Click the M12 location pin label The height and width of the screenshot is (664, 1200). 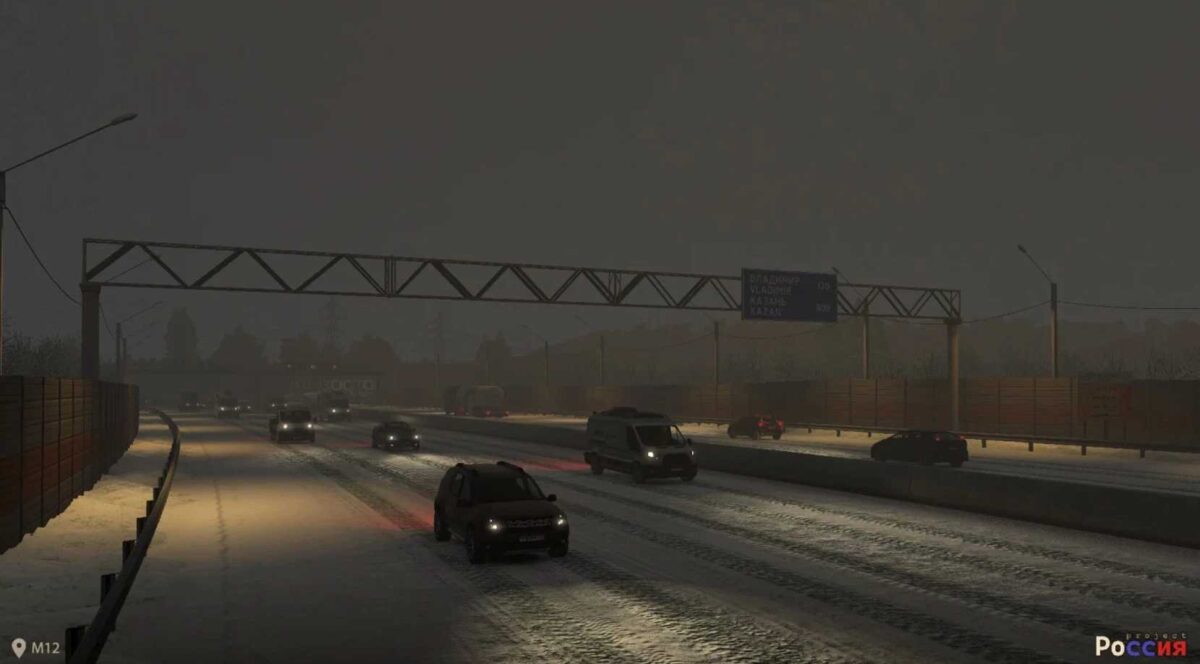pos(36,647)
